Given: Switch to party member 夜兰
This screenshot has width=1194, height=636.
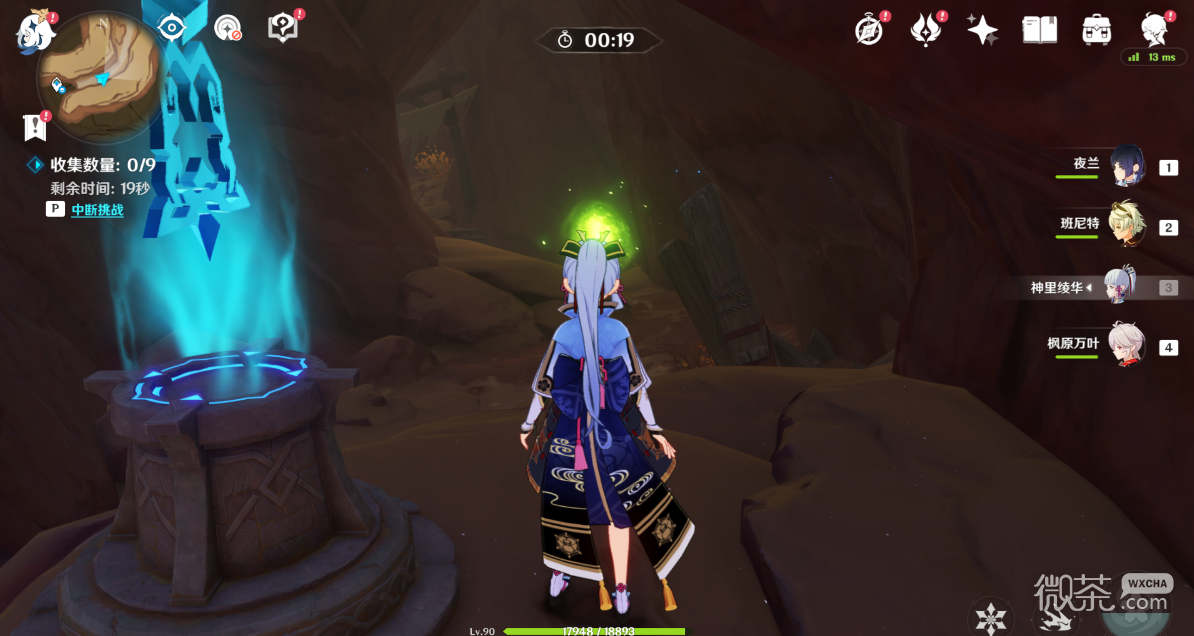Looking at the screenshot, I should coord(1127,167).
